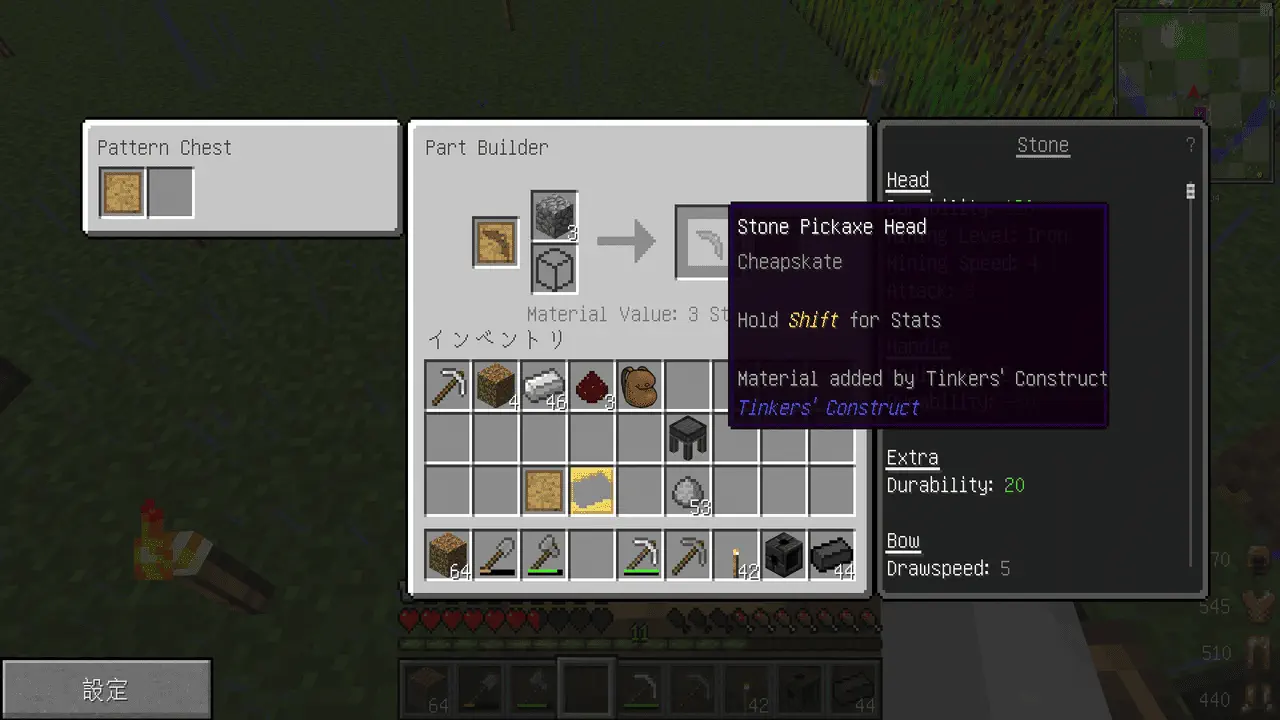Pick up the grey stone stack of 53
The image size is (1280, 720).
click(688, 491)
